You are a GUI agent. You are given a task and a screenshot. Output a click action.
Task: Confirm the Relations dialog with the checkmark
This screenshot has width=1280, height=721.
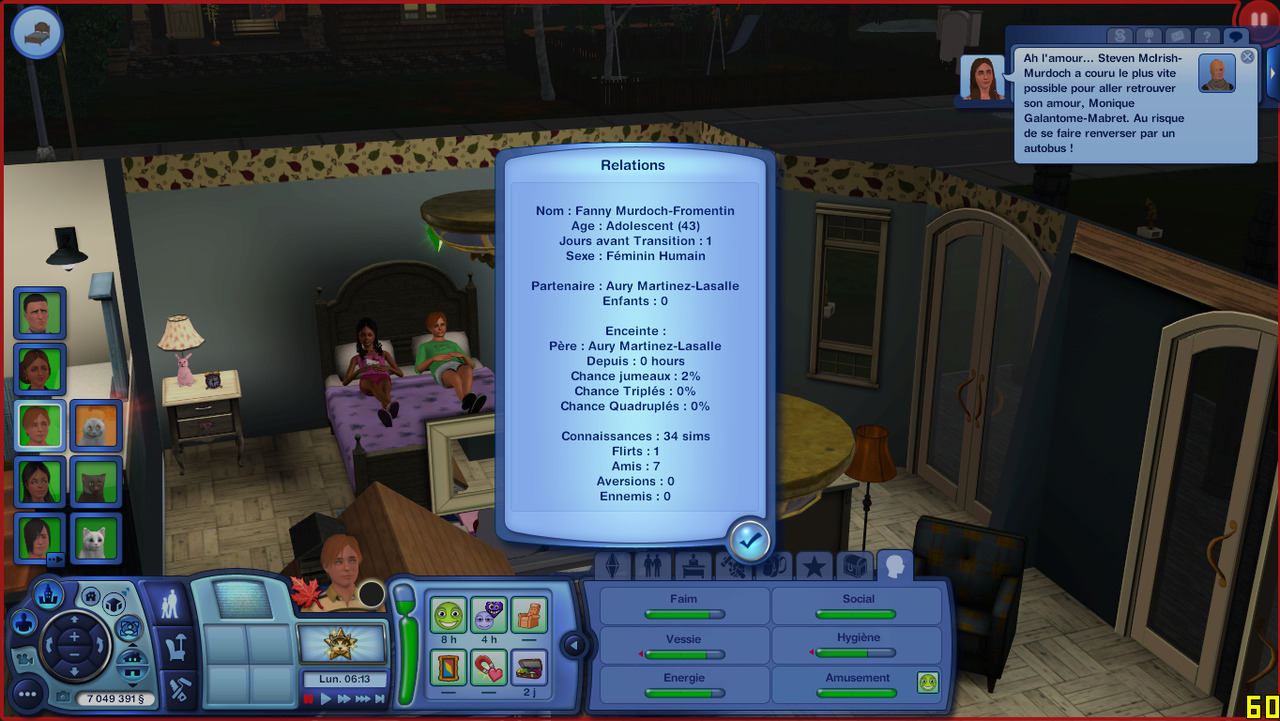click(x=749, y=540)
